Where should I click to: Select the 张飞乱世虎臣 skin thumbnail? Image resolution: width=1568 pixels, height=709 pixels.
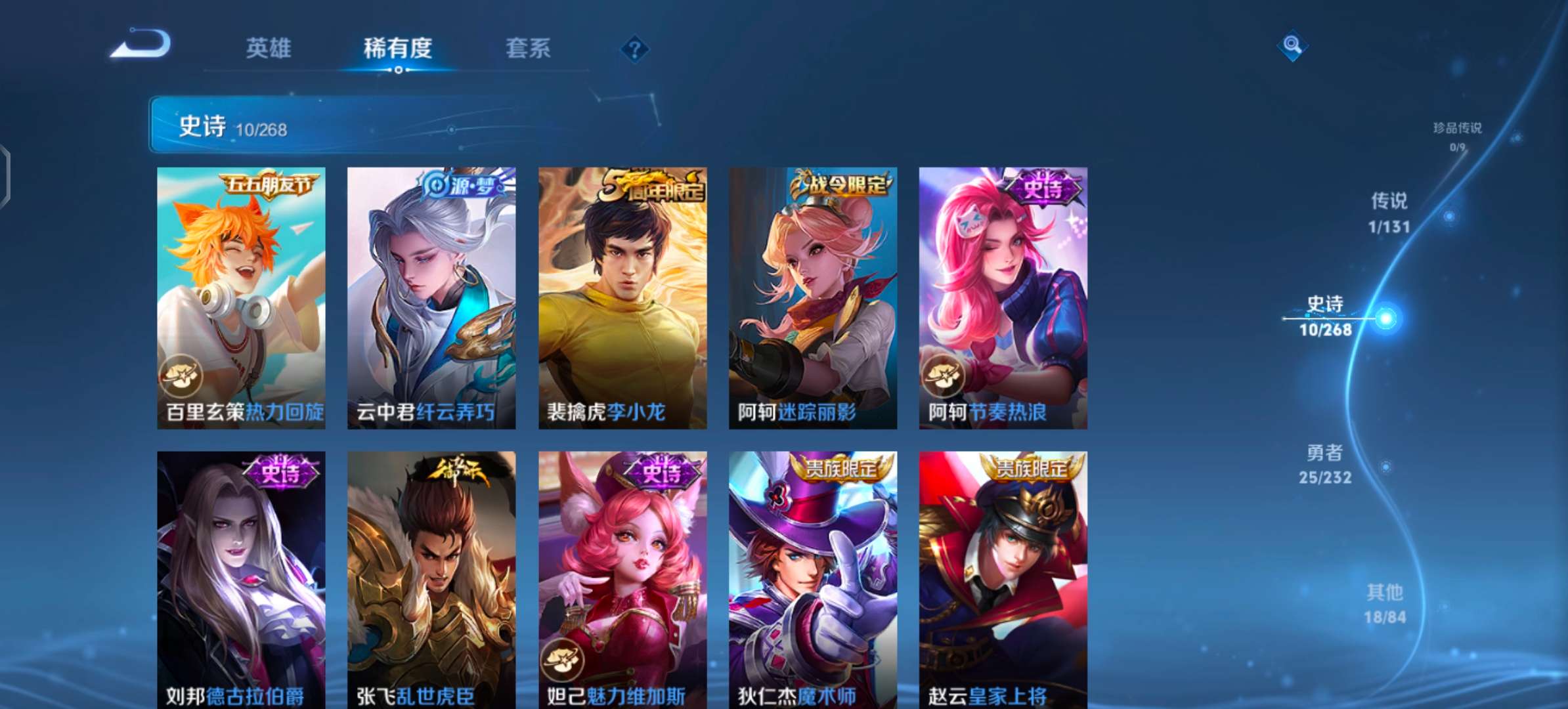click(431, 578)
